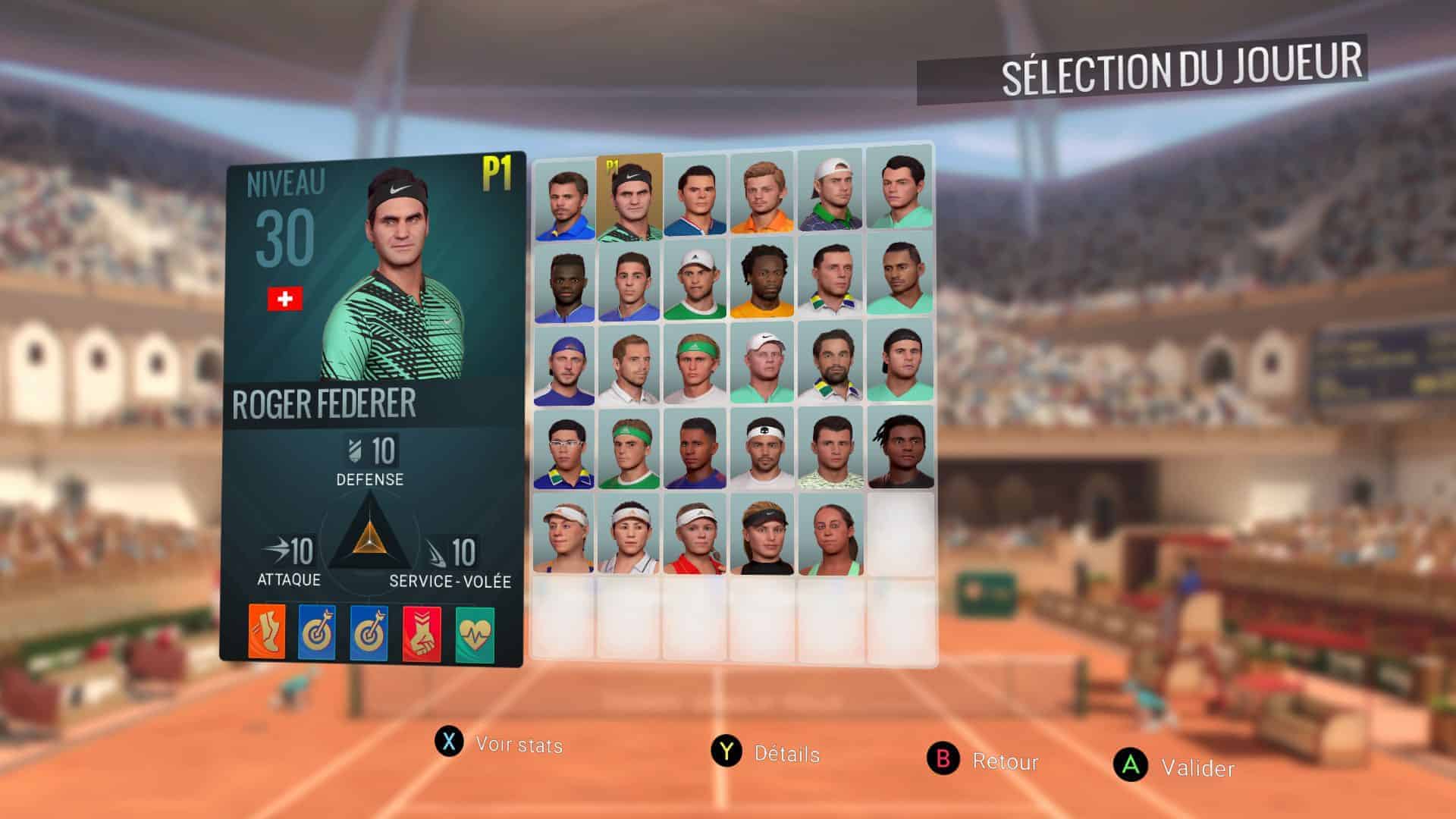Image resolution: width=1456 pixels, height=819 pixels.
Task: Pick the player in white cap and green shirt
Action: pyautogui.click(x=695, y=279)
